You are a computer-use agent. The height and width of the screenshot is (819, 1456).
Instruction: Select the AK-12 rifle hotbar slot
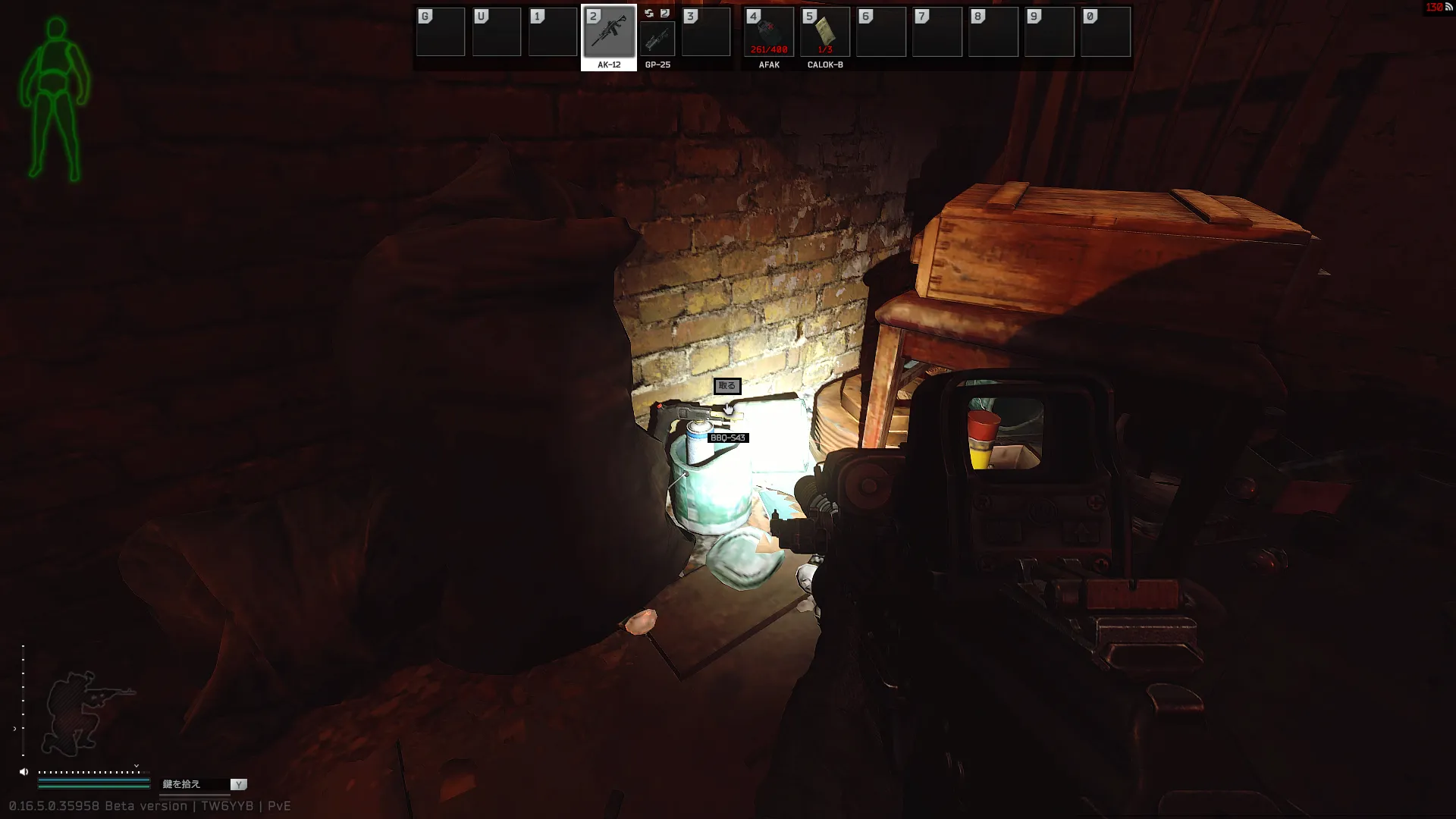(x=608, y=33)
